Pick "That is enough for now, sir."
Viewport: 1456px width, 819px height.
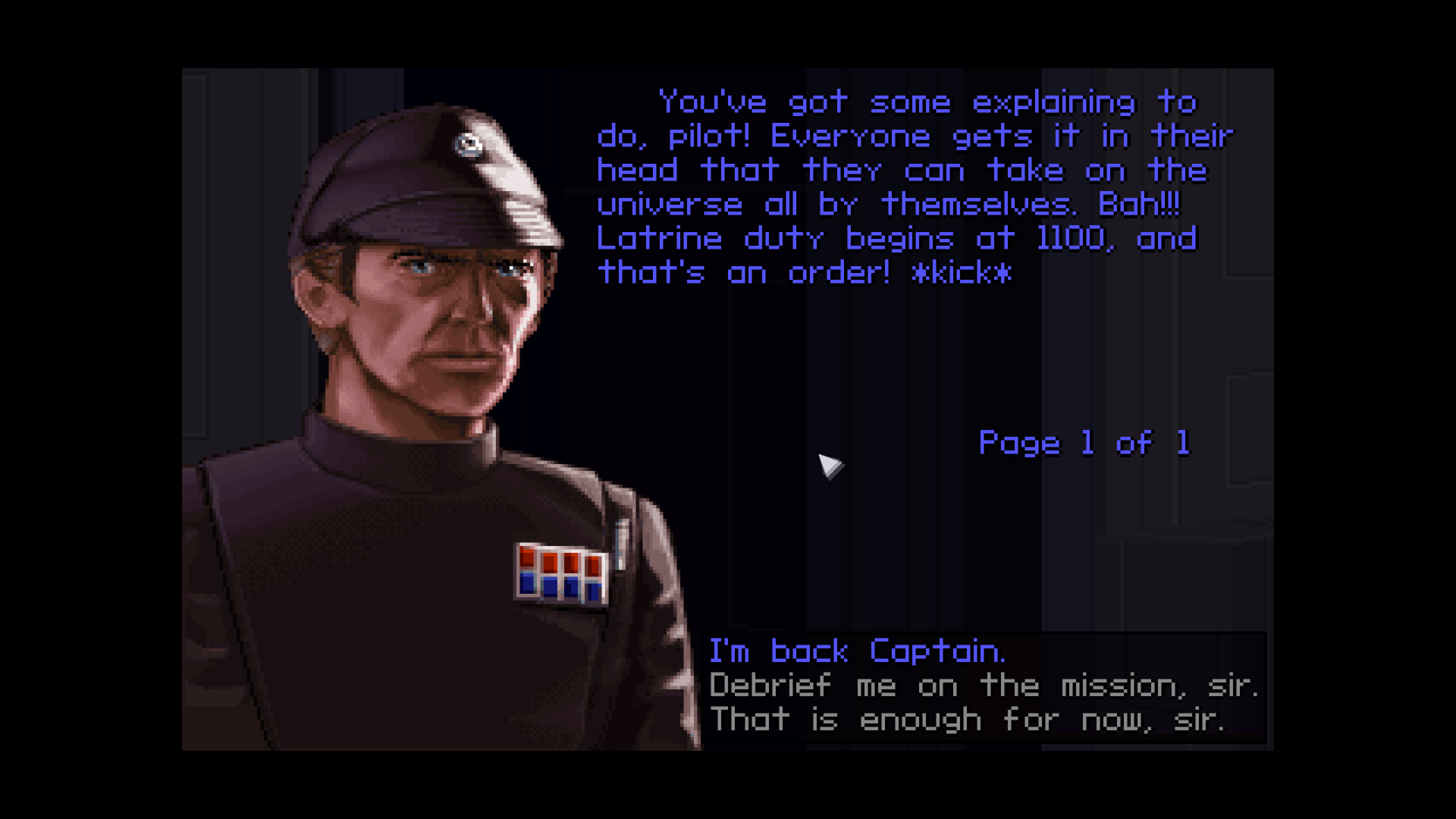point(966,720)
